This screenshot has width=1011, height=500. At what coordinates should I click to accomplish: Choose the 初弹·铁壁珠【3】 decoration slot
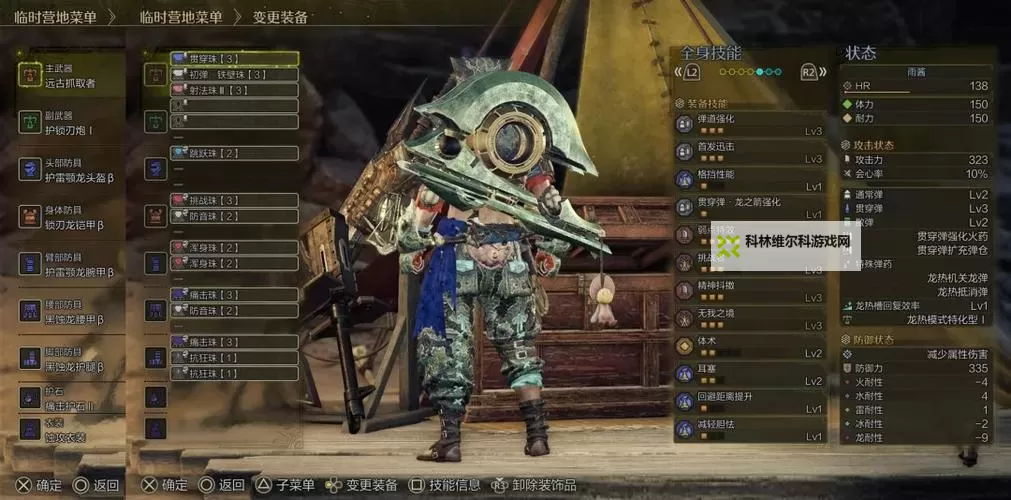coord(234,74)
